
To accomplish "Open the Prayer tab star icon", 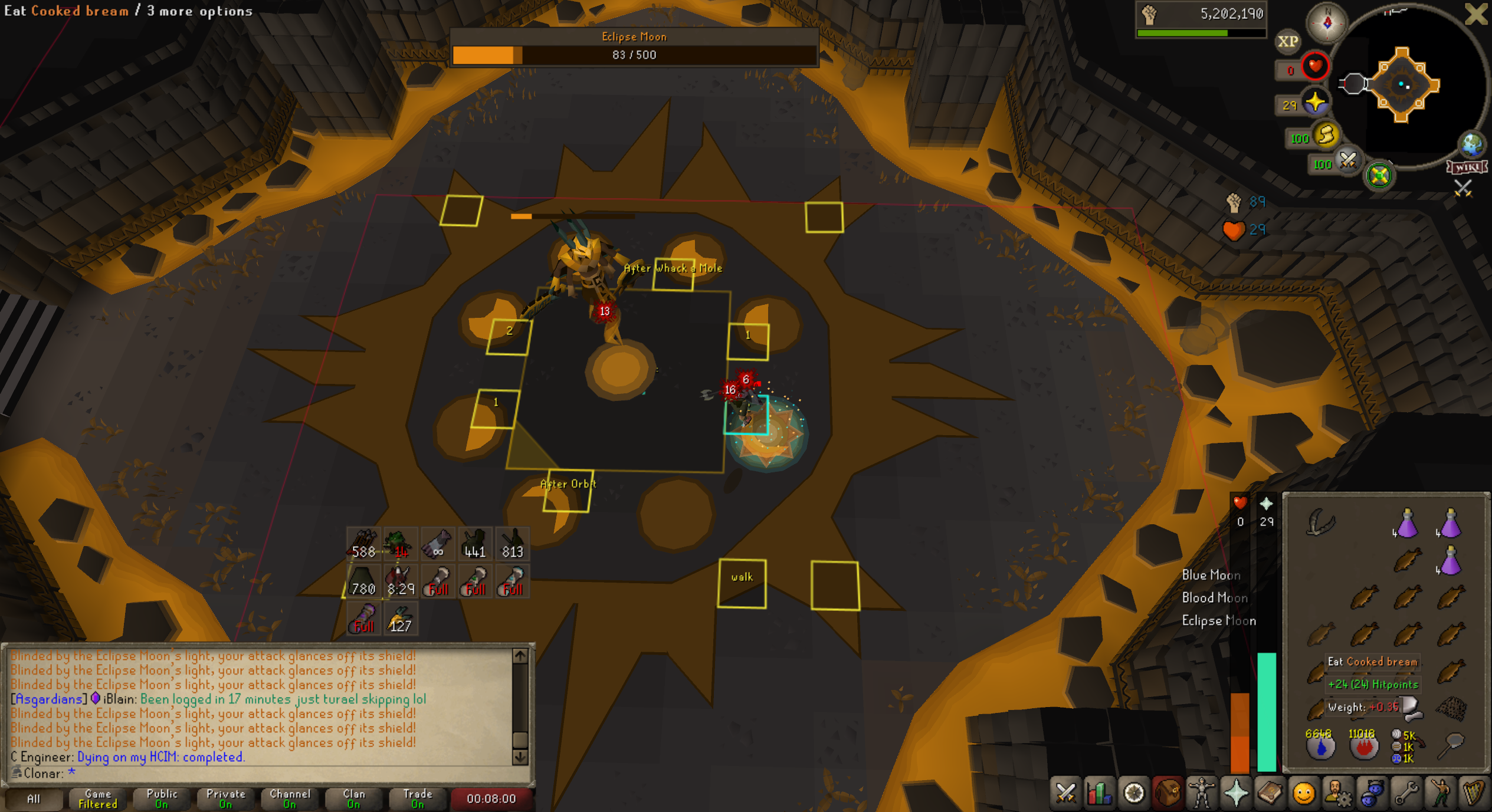I will pos(1235,793).
